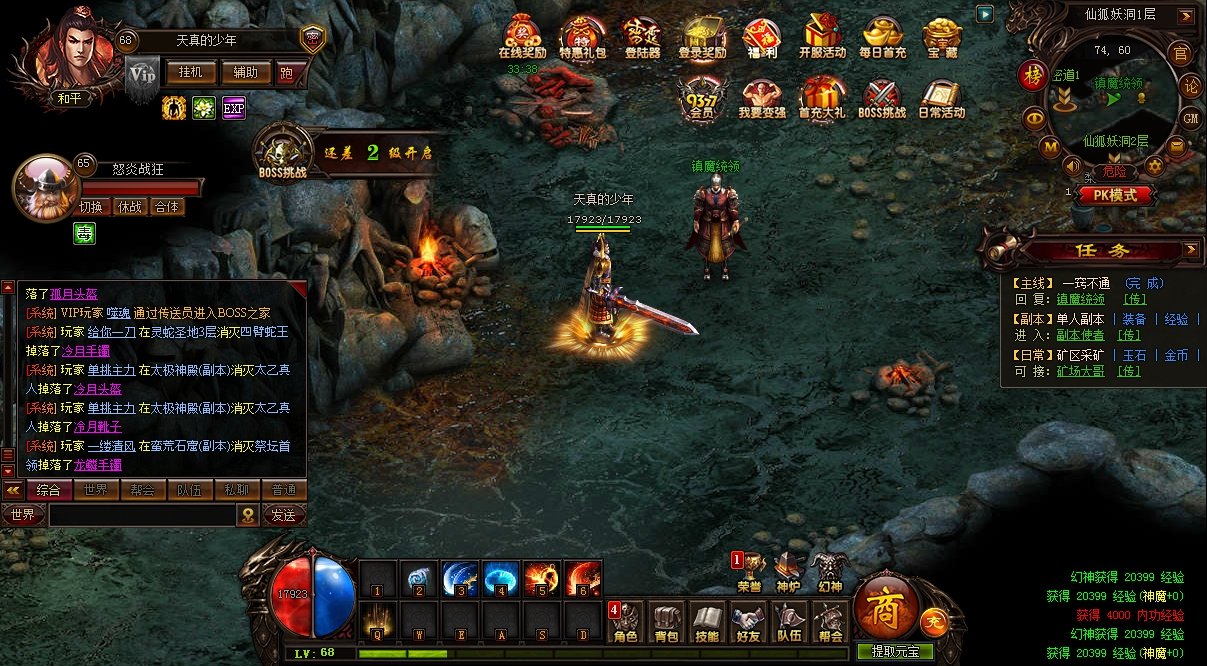
Task: Click the 镇魔统领 quest link
Action: 1081,299
